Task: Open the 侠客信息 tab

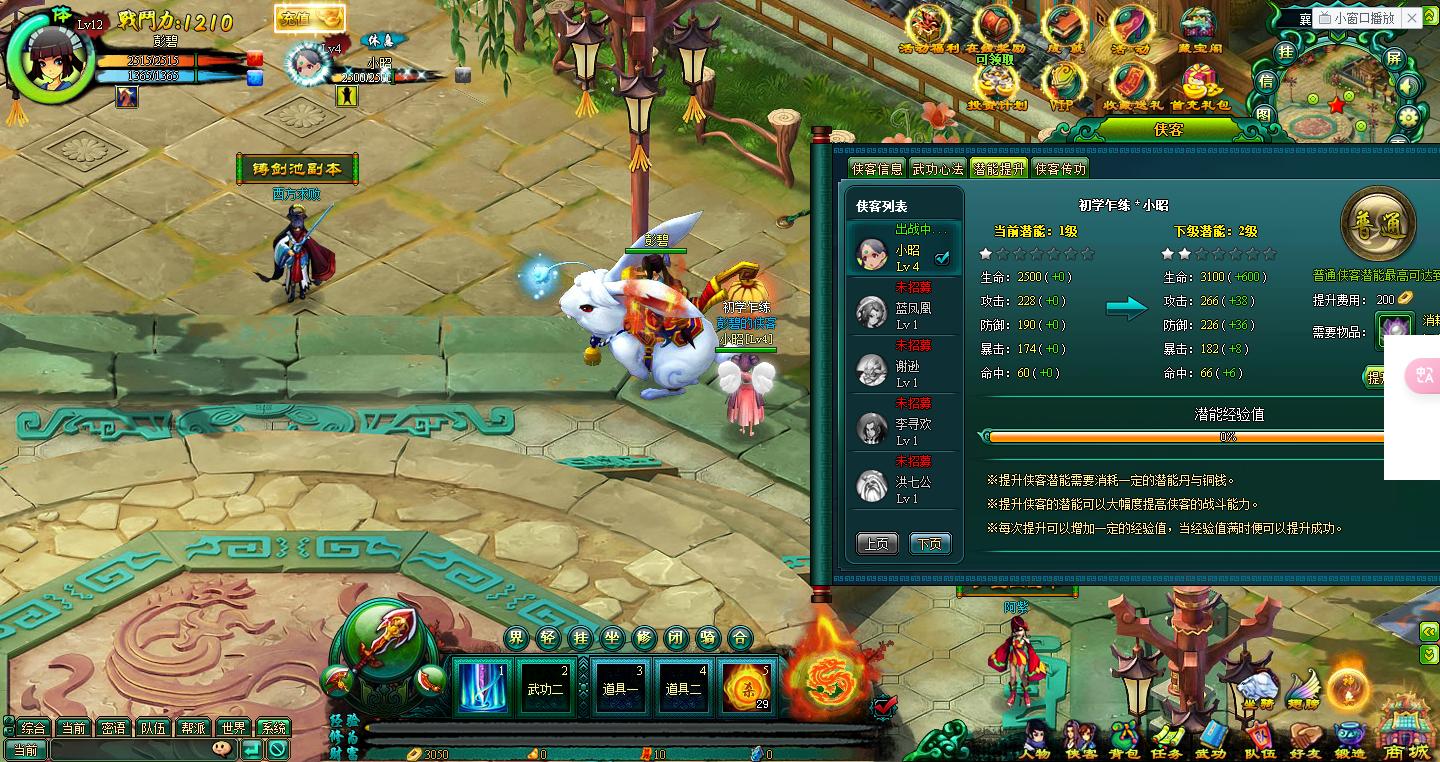Action: (876, 169)
